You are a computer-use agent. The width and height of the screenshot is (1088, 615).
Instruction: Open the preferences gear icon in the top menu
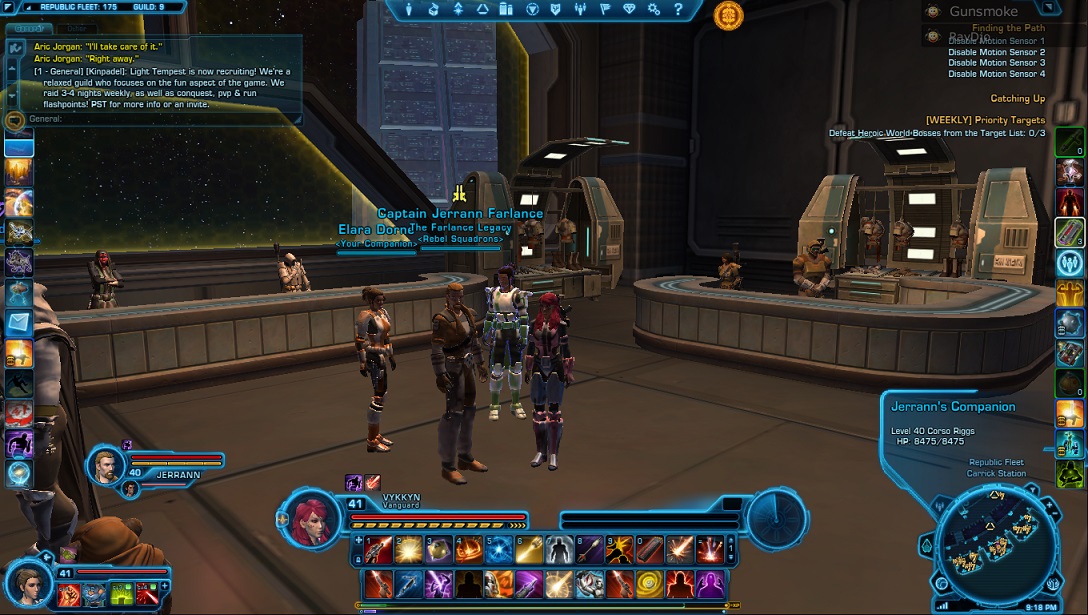[x=653, y=9]
